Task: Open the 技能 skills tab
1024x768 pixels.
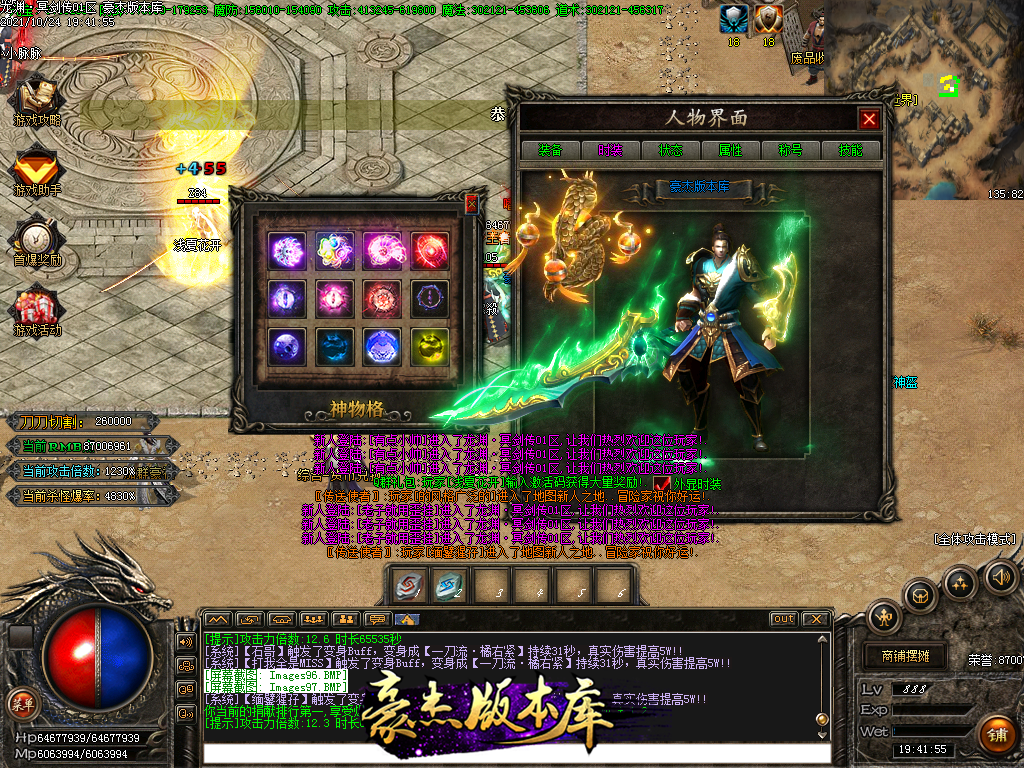Action: [850, 150]
